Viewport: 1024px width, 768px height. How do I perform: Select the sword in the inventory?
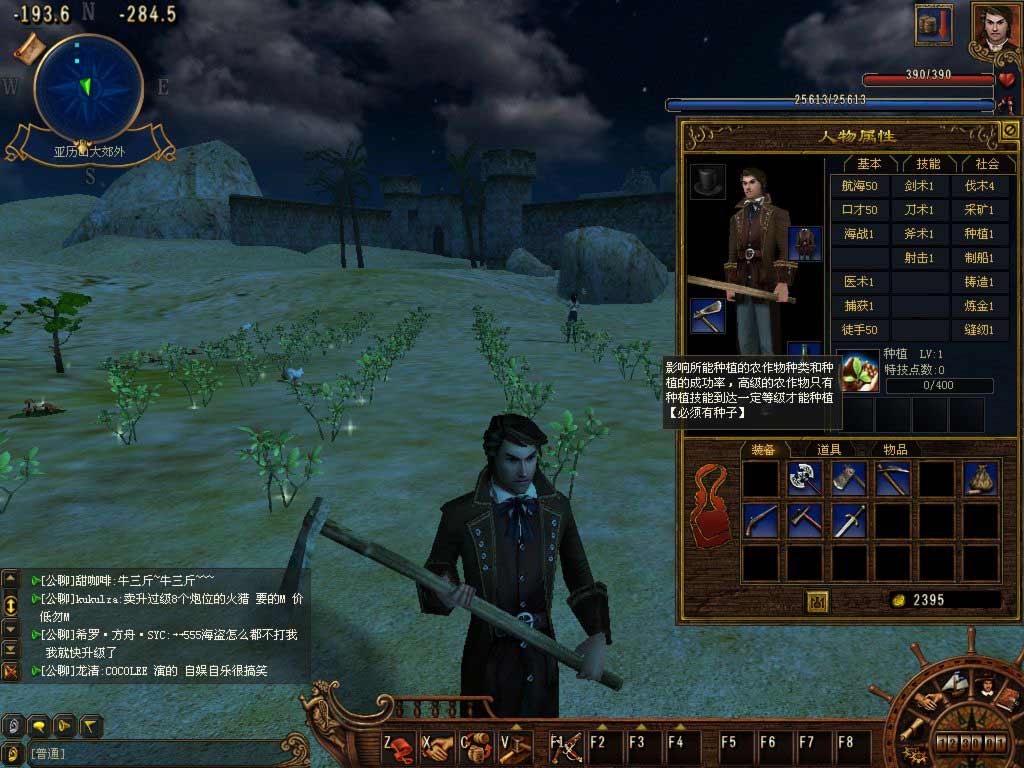[848, 520]
